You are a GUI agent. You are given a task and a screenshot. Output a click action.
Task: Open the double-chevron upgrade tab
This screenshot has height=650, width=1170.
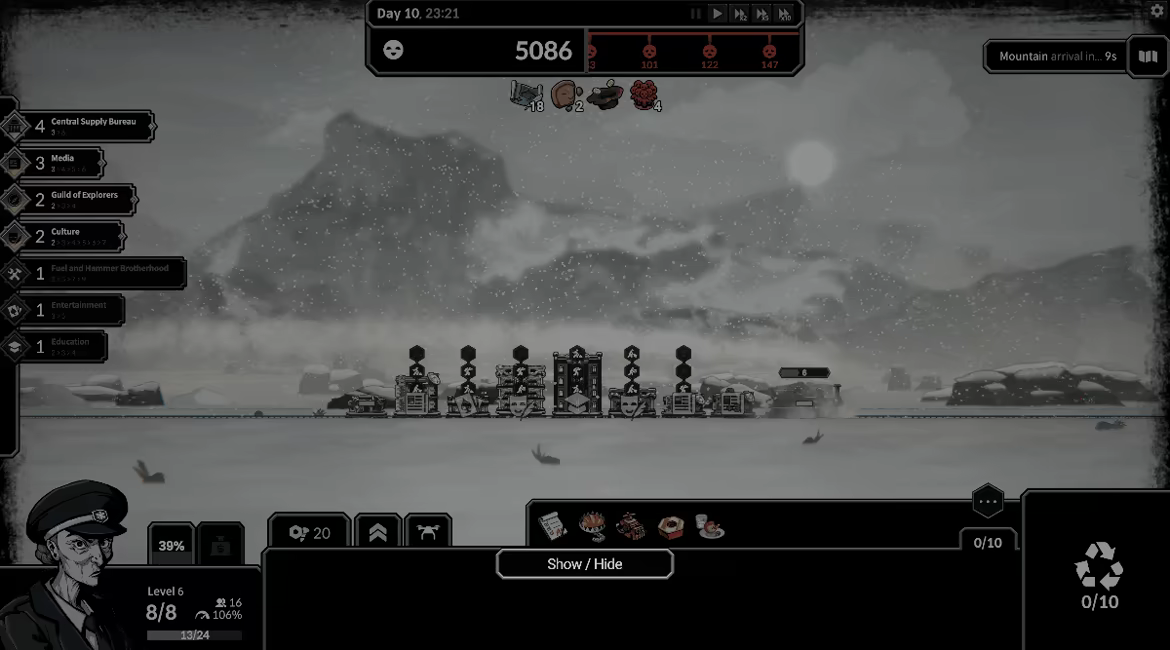(378, 533)
